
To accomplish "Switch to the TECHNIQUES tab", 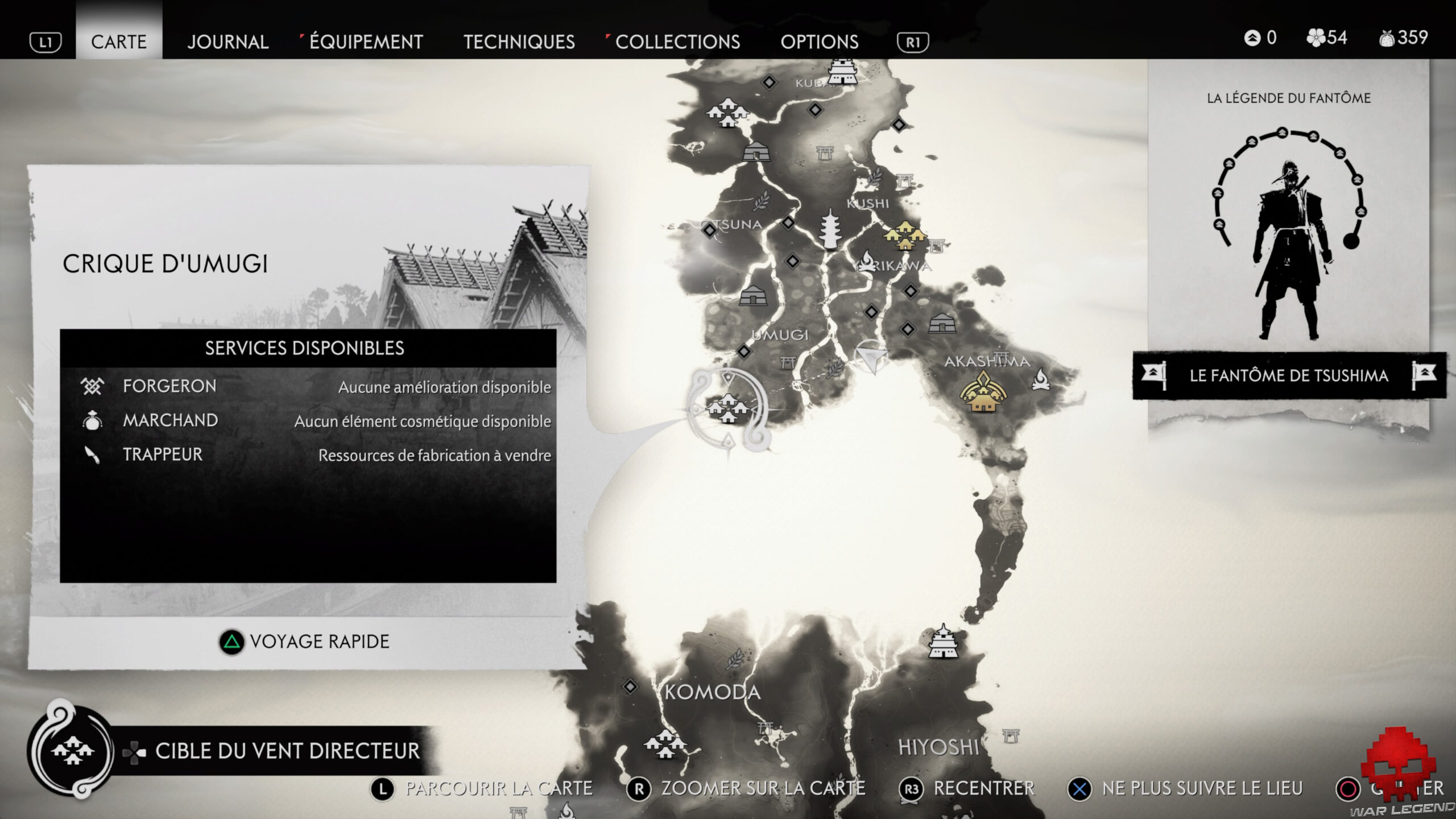I will pyautogui.click(x=519, y=42).
